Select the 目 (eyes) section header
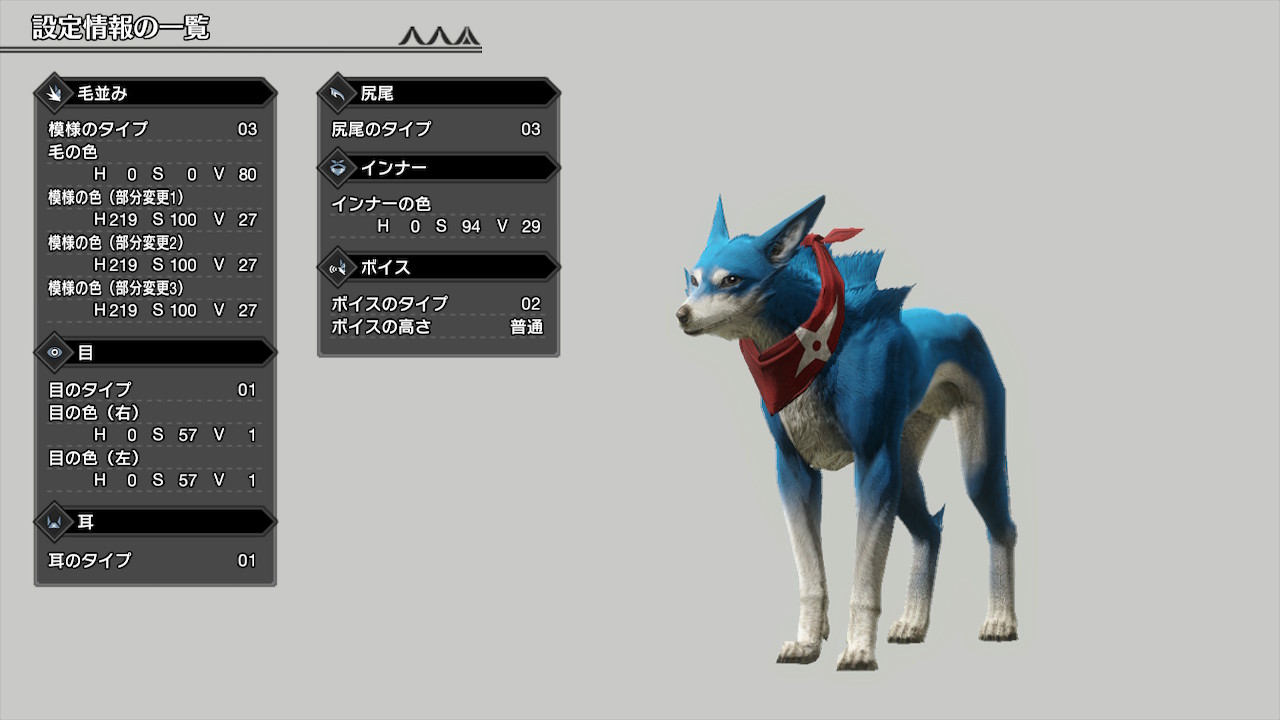This screenshot has width=1280, height=720. coord(155,353)
